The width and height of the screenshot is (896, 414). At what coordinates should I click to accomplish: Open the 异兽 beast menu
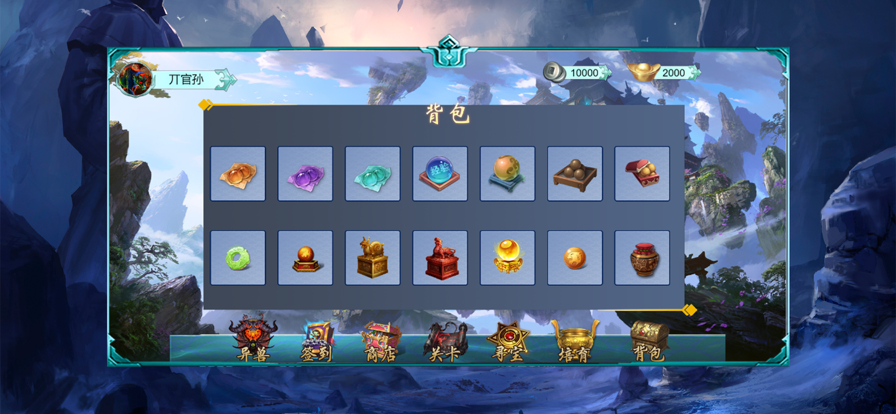point(252,338)
